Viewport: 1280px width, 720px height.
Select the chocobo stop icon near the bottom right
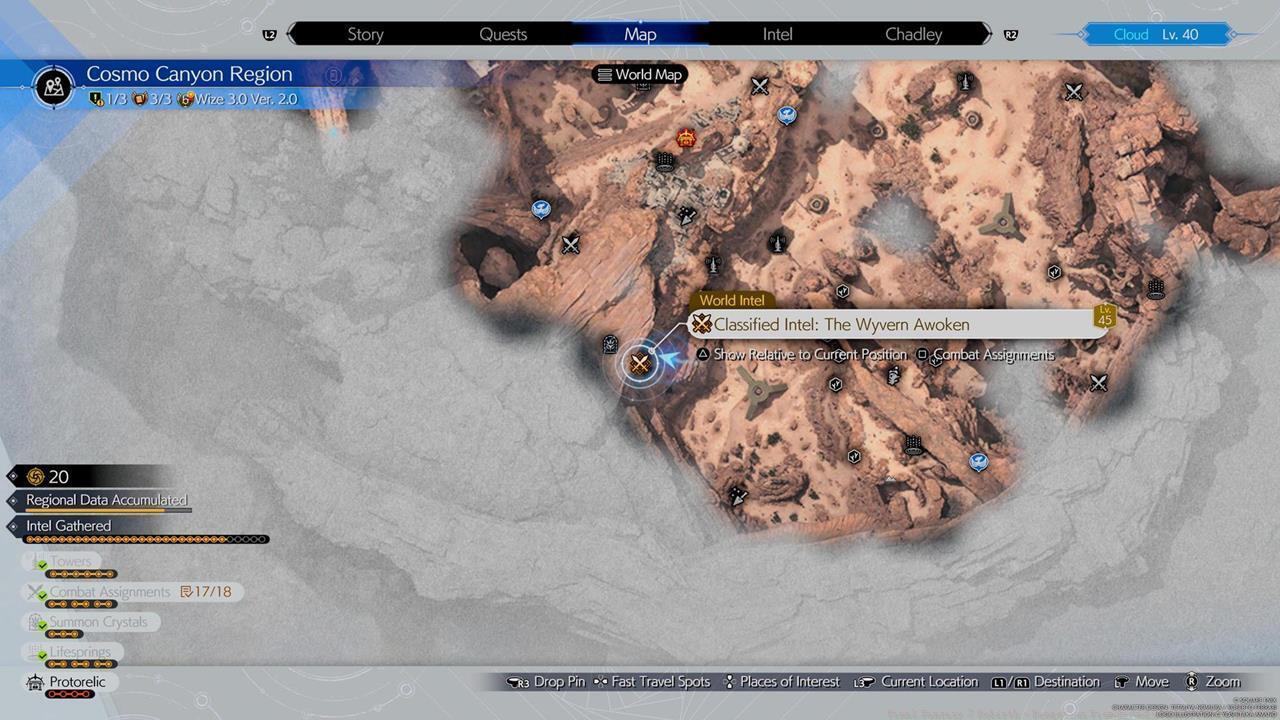(x=977, y=462)
